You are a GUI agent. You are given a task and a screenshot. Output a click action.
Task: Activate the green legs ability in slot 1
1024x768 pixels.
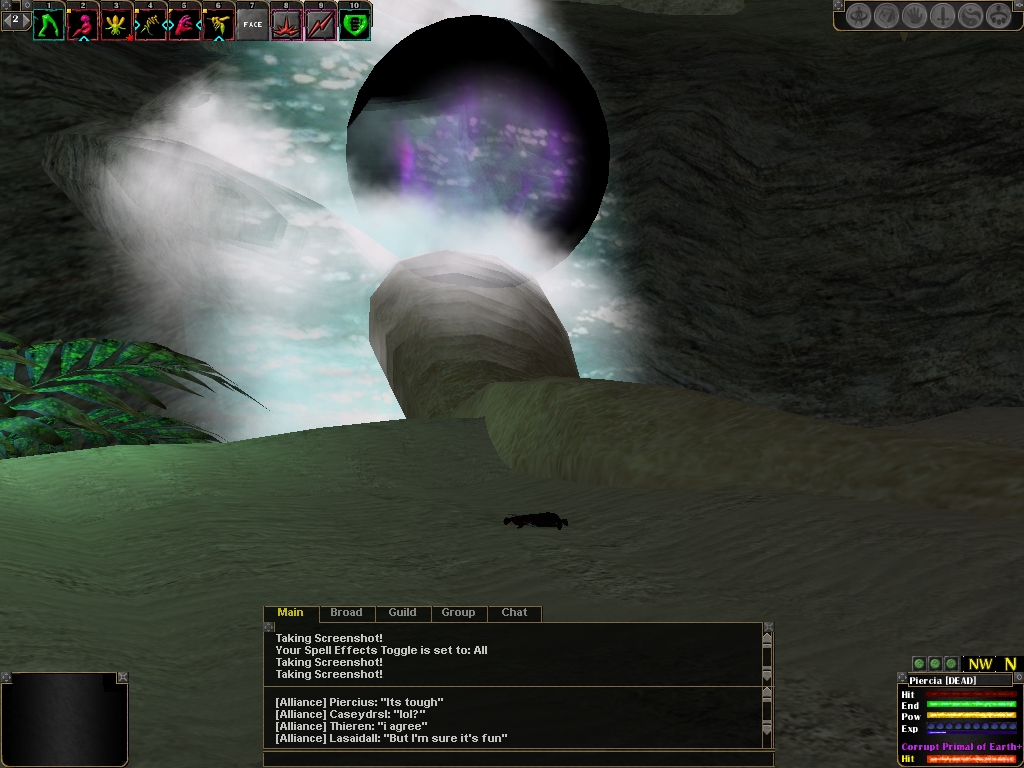click(x=48, y=24)
